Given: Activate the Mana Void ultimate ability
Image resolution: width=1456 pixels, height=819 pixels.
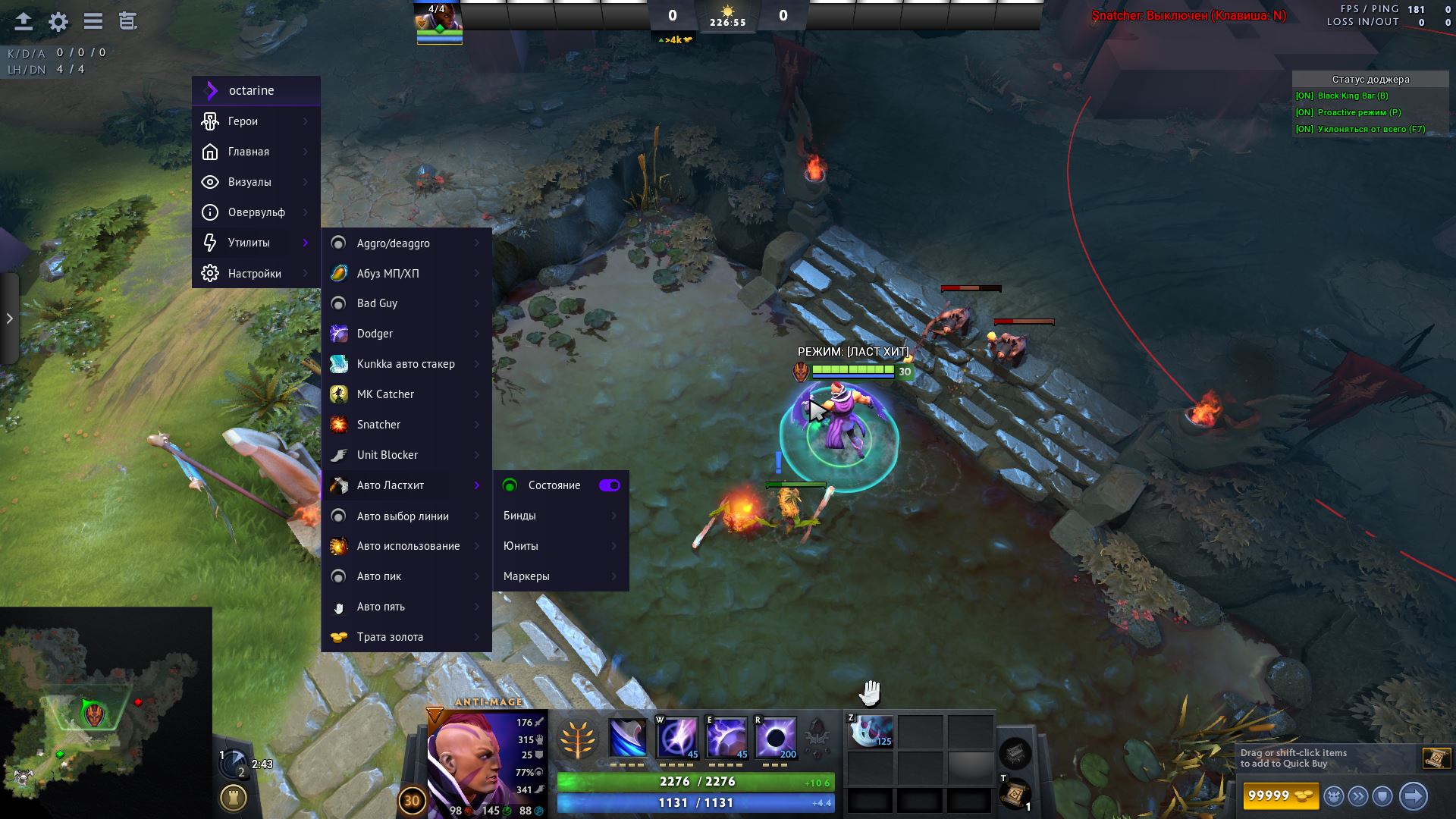Looking at the screenshot, I should (x=776, y=737).
